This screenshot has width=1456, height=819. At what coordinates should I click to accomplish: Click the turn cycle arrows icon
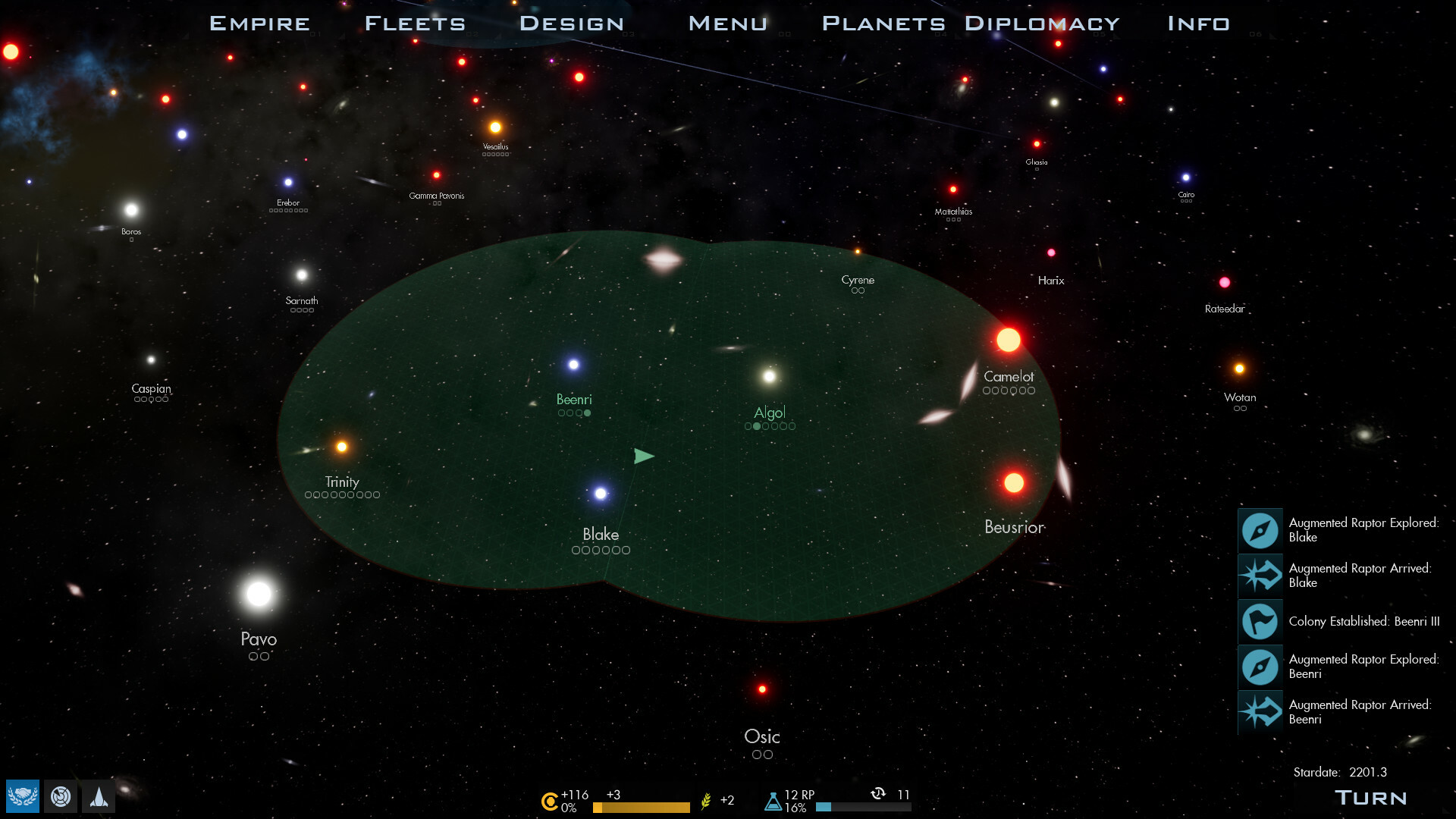tap(877, 795)
